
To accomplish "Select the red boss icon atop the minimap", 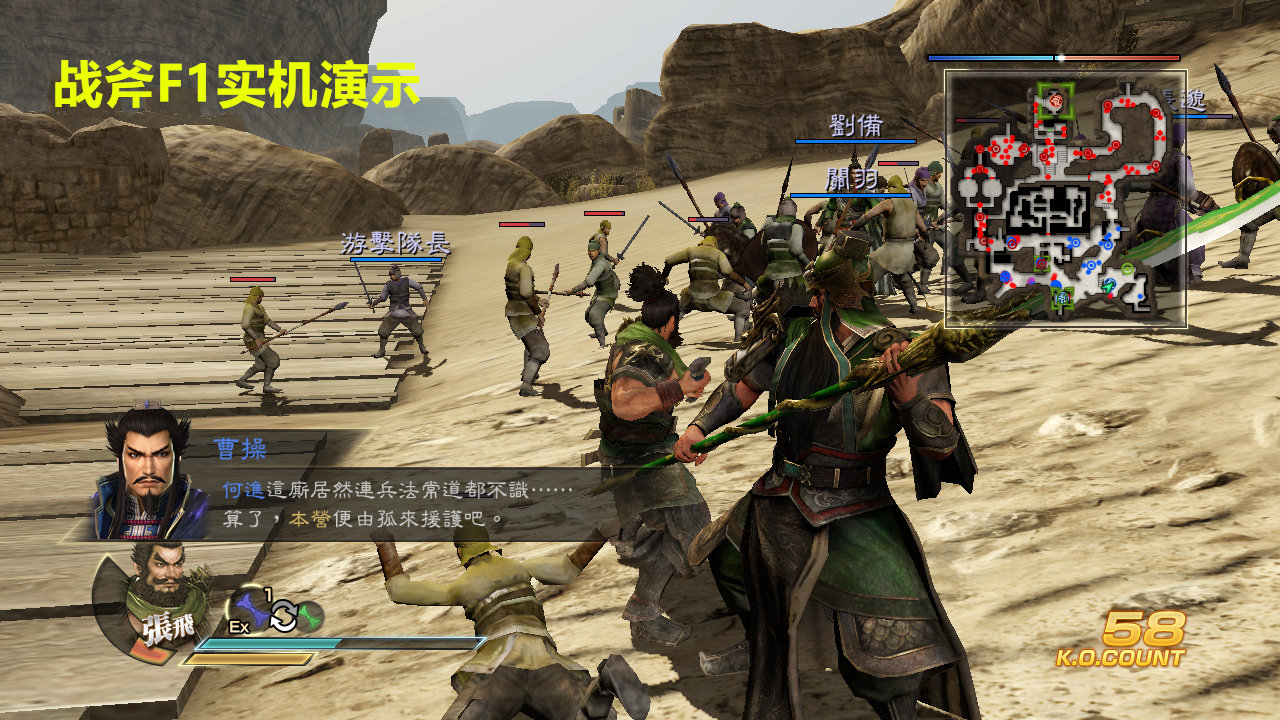I will coord(1056,100).
